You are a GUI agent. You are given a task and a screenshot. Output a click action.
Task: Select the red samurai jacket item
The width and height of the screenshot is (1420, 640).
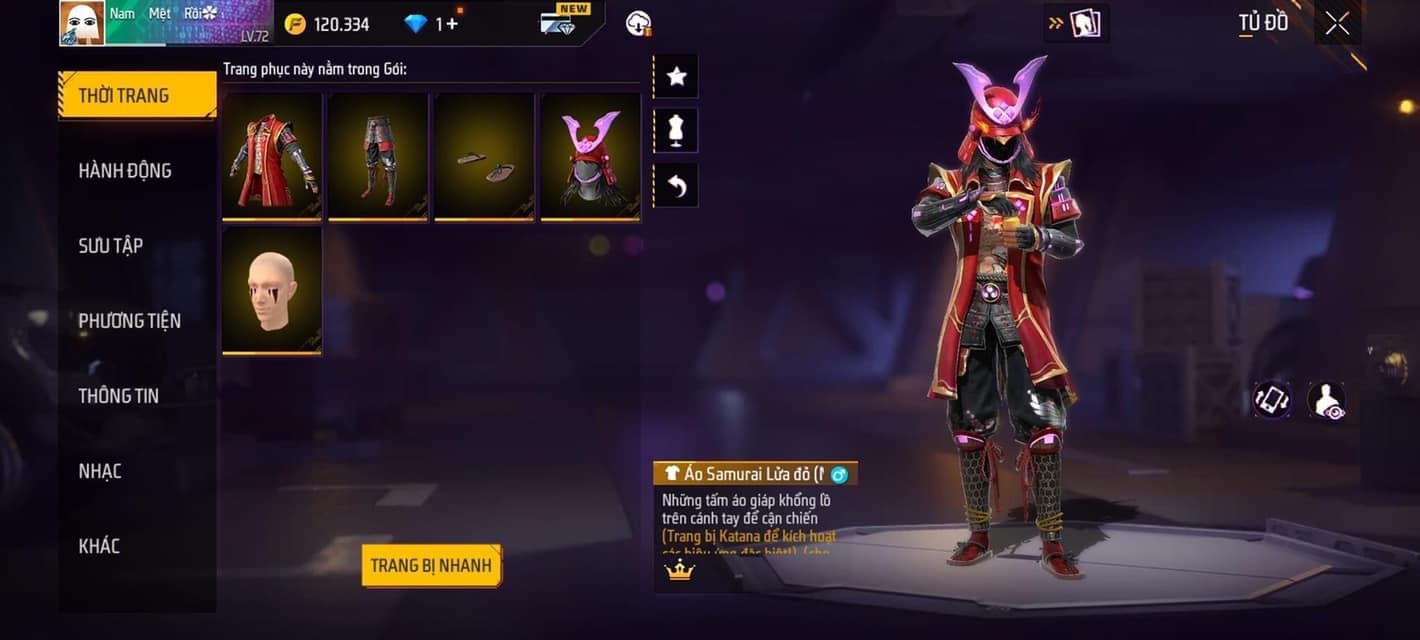point(272,156)
